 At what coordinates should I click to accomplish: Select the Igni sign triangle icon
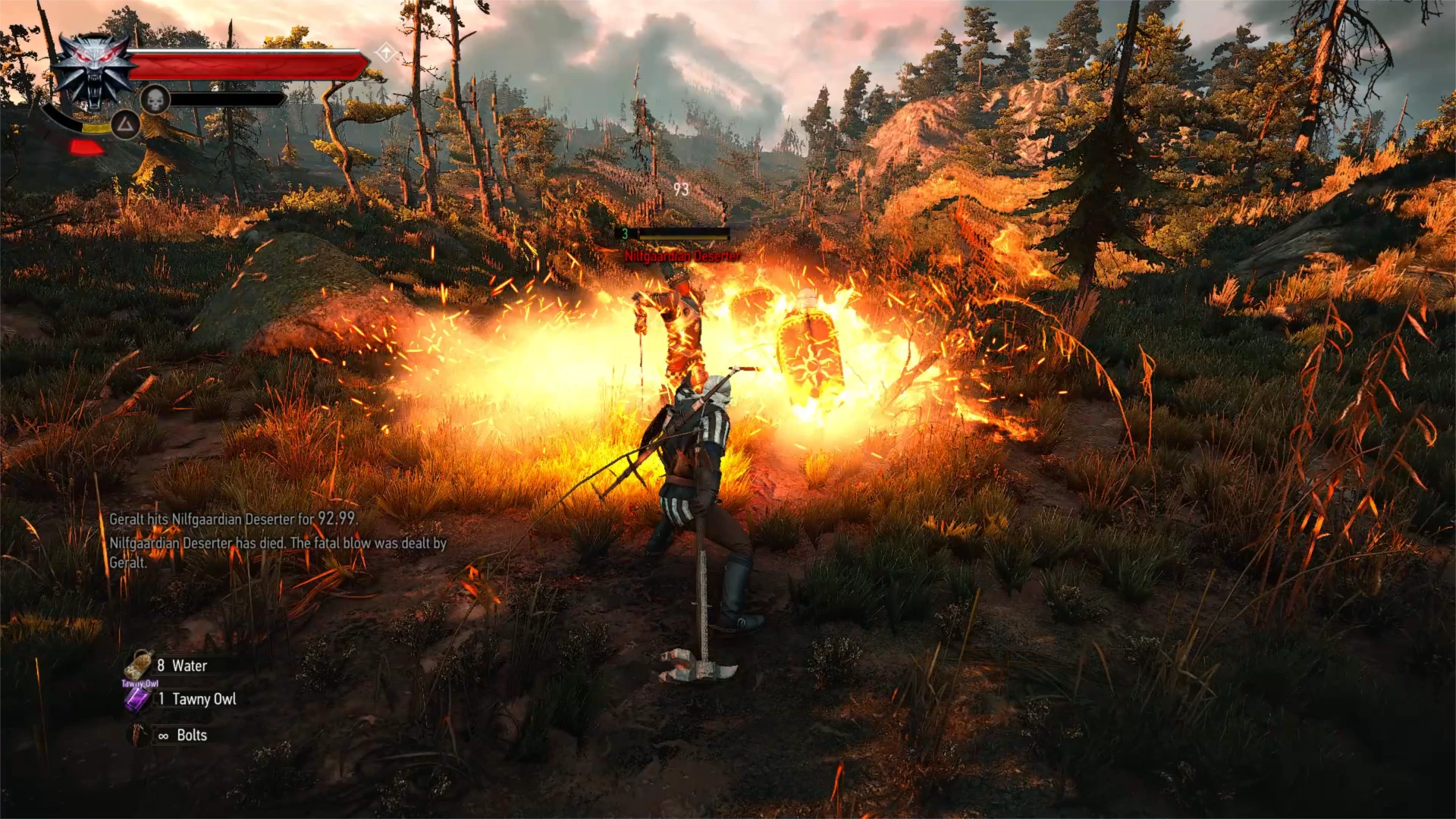126,124
